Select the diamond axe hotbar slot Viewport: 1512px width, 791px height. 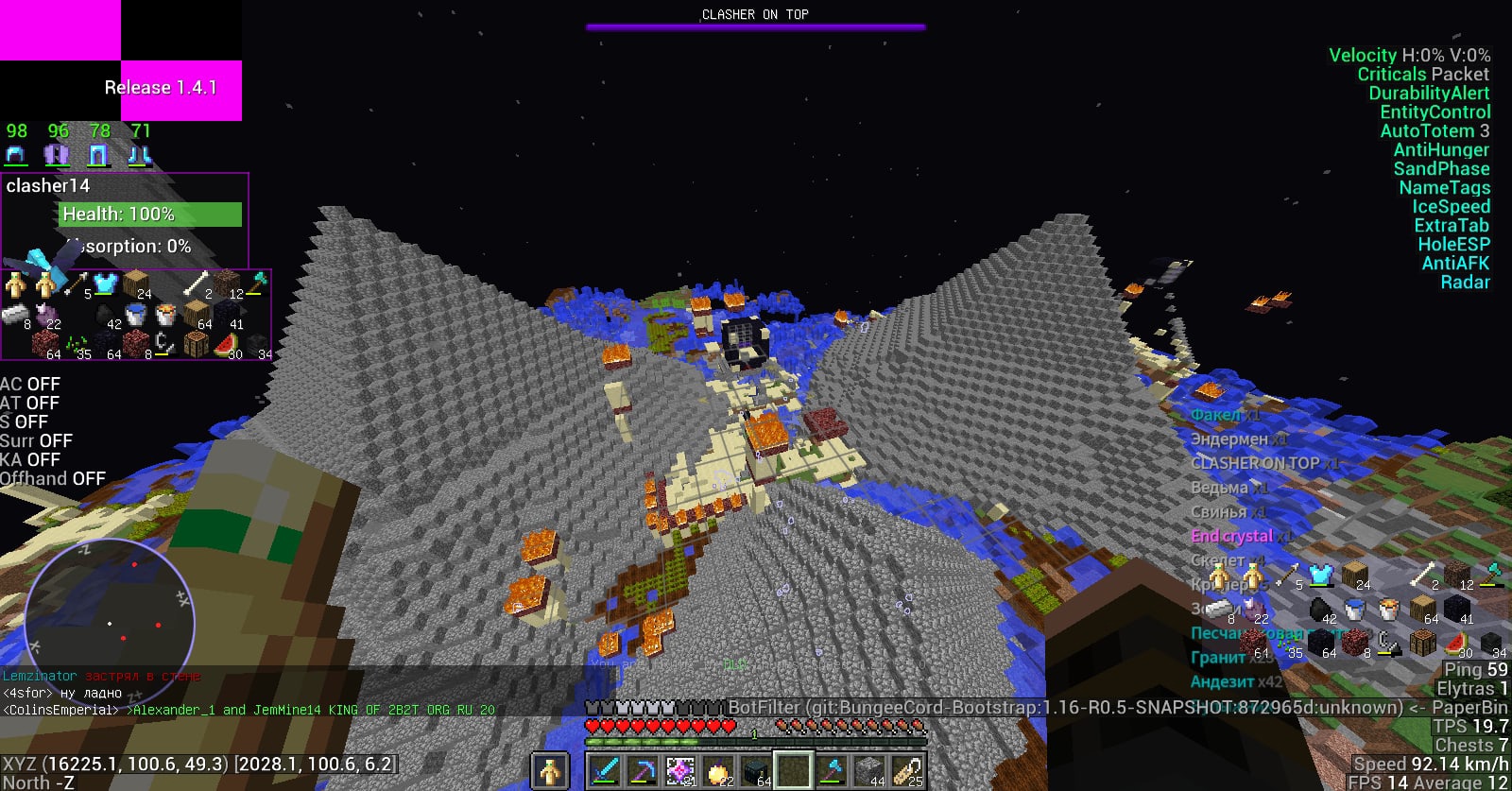[x=832, y=771]
